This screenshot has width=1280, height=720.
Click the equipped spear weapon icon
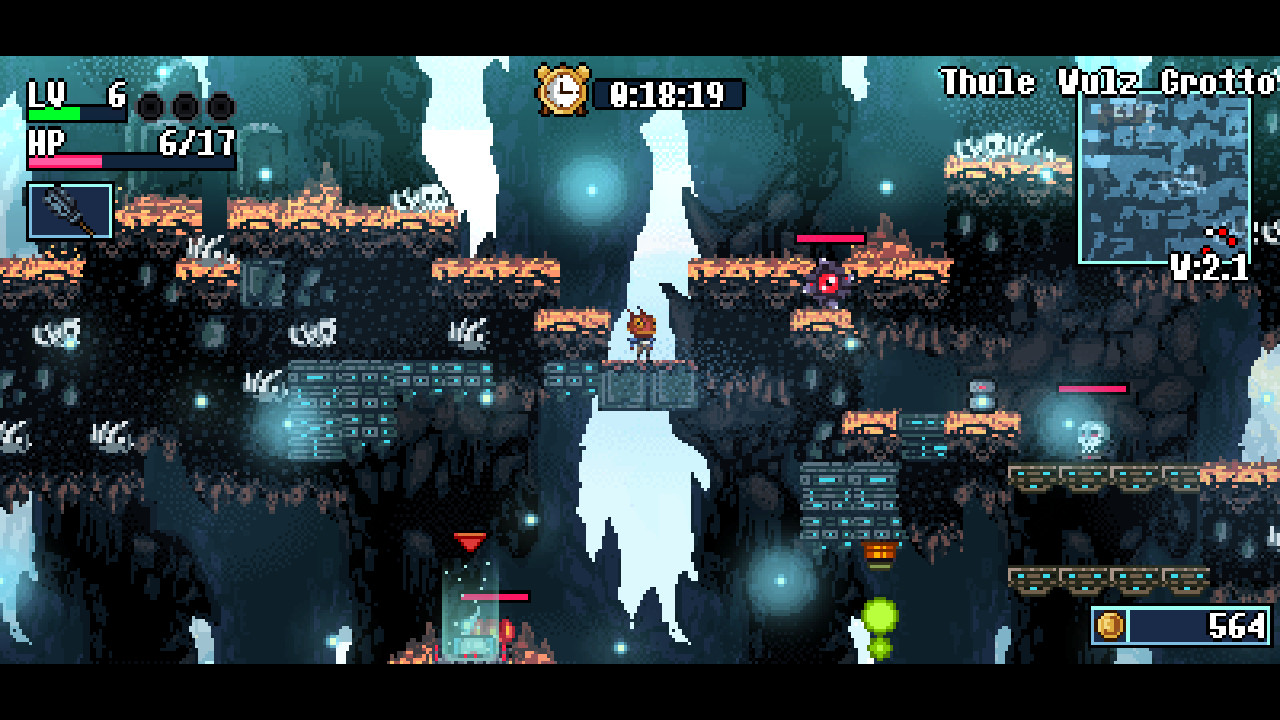[x=70, y=211]
